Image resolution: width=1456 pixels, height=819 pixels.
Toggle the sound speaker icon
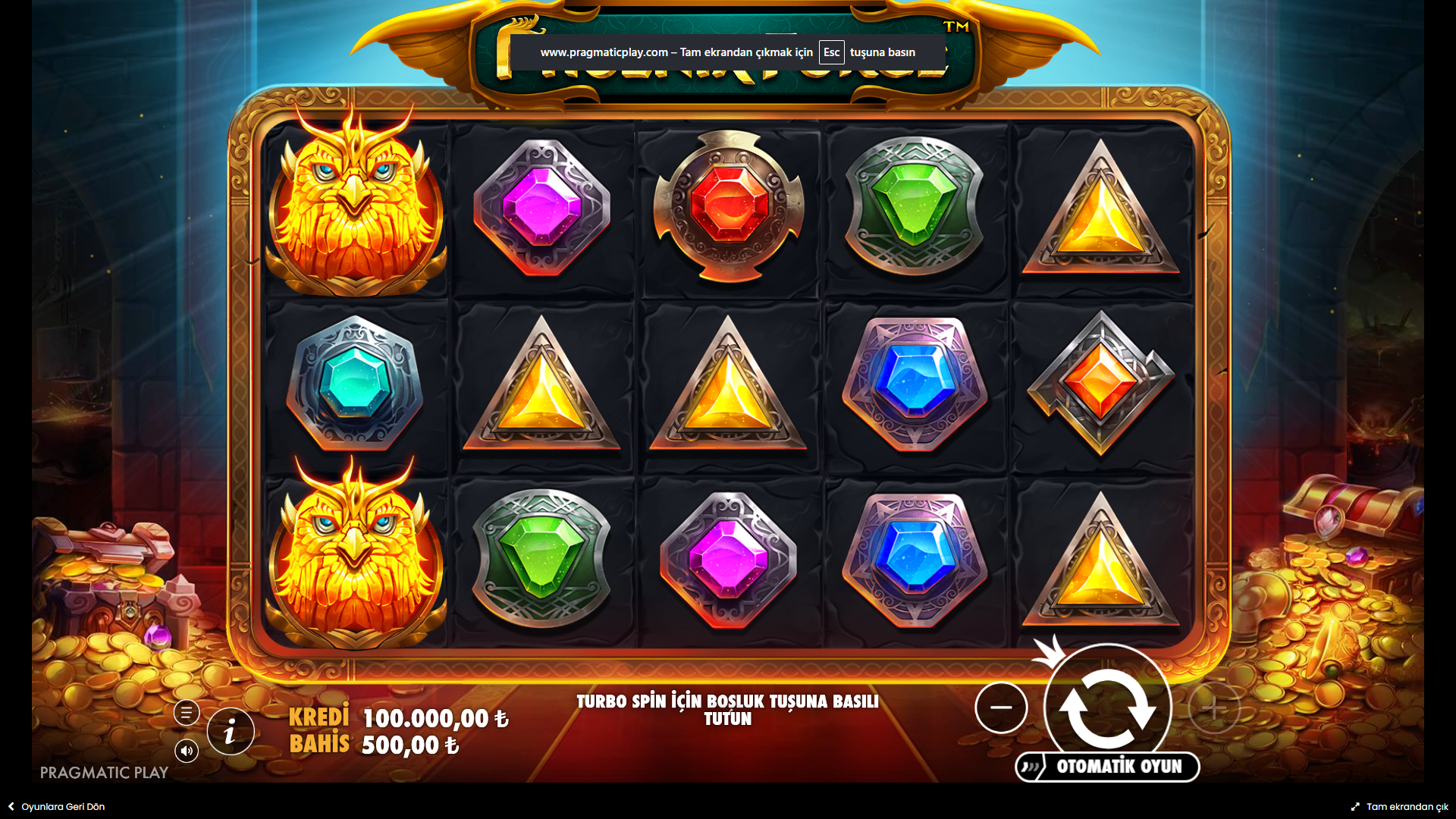(x=187, y=751)
